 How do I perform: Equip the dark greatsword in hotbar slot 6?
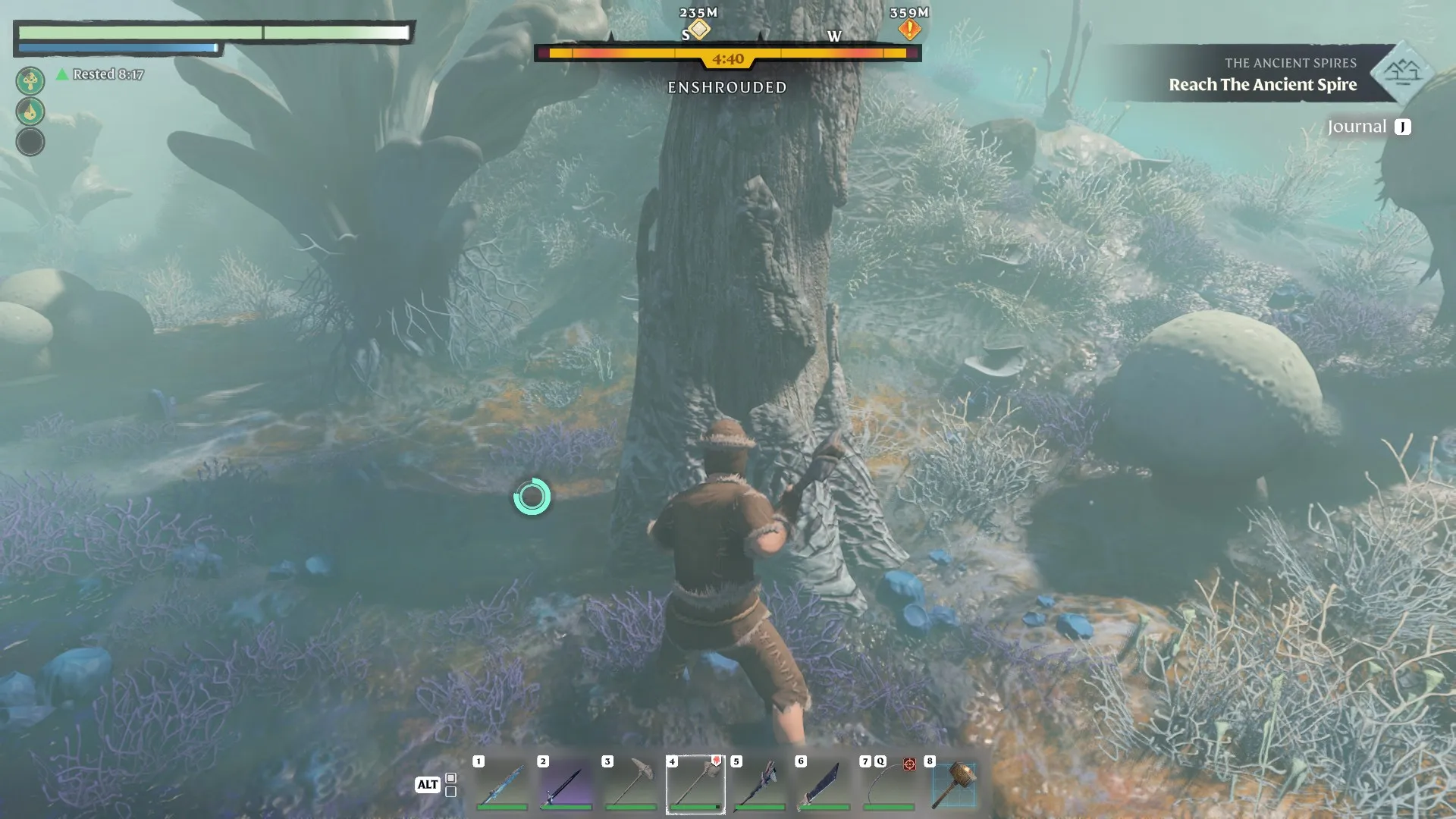click(824, 785)
